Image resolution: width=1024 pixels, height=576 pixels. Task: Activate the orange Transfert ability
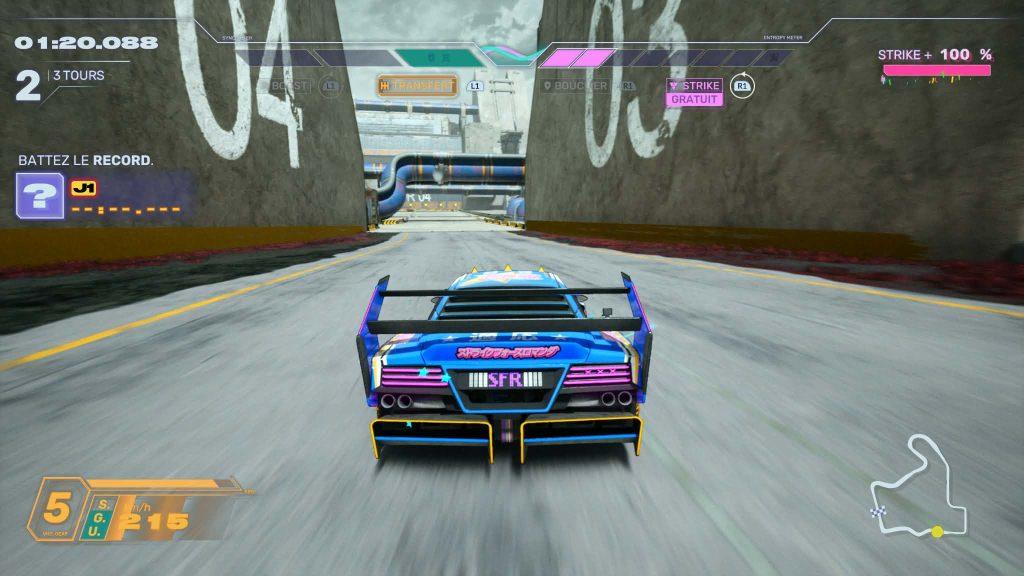pyautogui.click(x=417, y=86)
